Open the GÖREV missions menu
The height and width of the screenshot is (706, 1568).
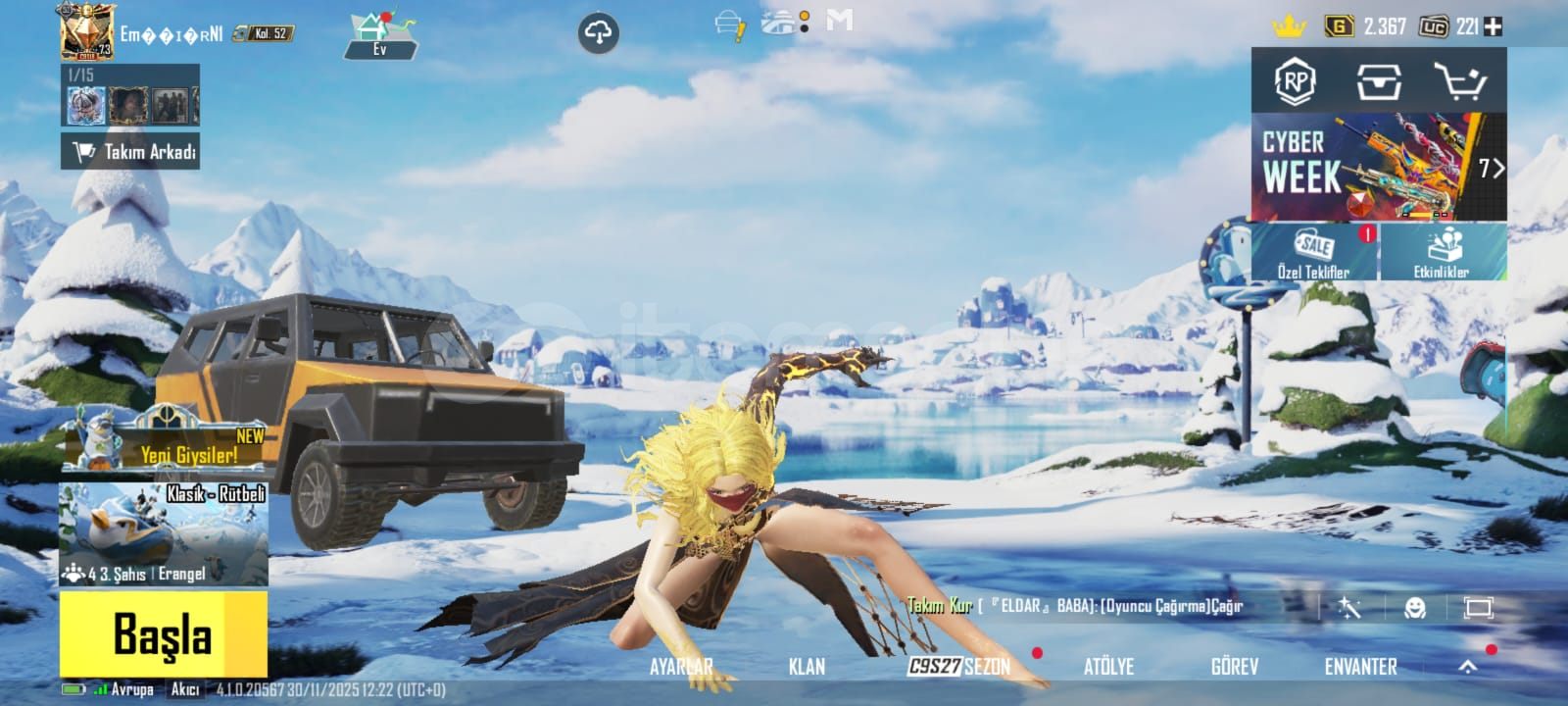click(1234, 667)
